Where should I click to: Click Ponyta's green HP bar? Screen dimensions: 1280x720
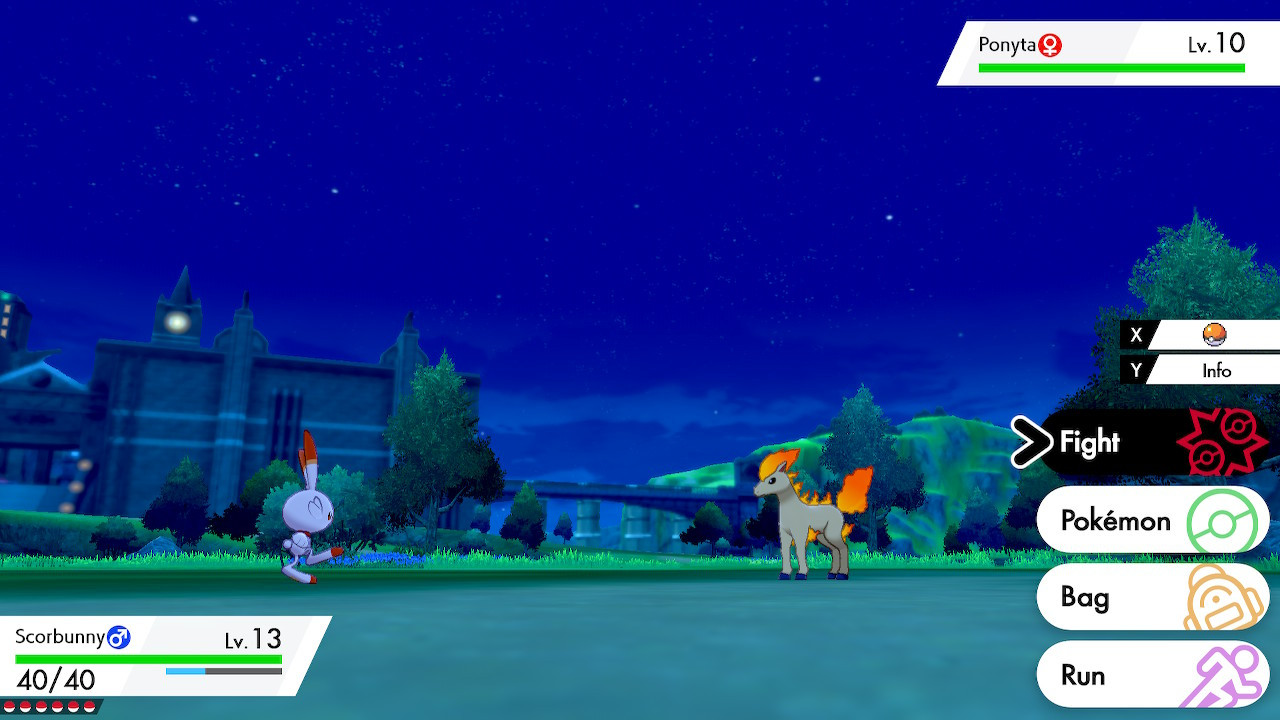1110,65
